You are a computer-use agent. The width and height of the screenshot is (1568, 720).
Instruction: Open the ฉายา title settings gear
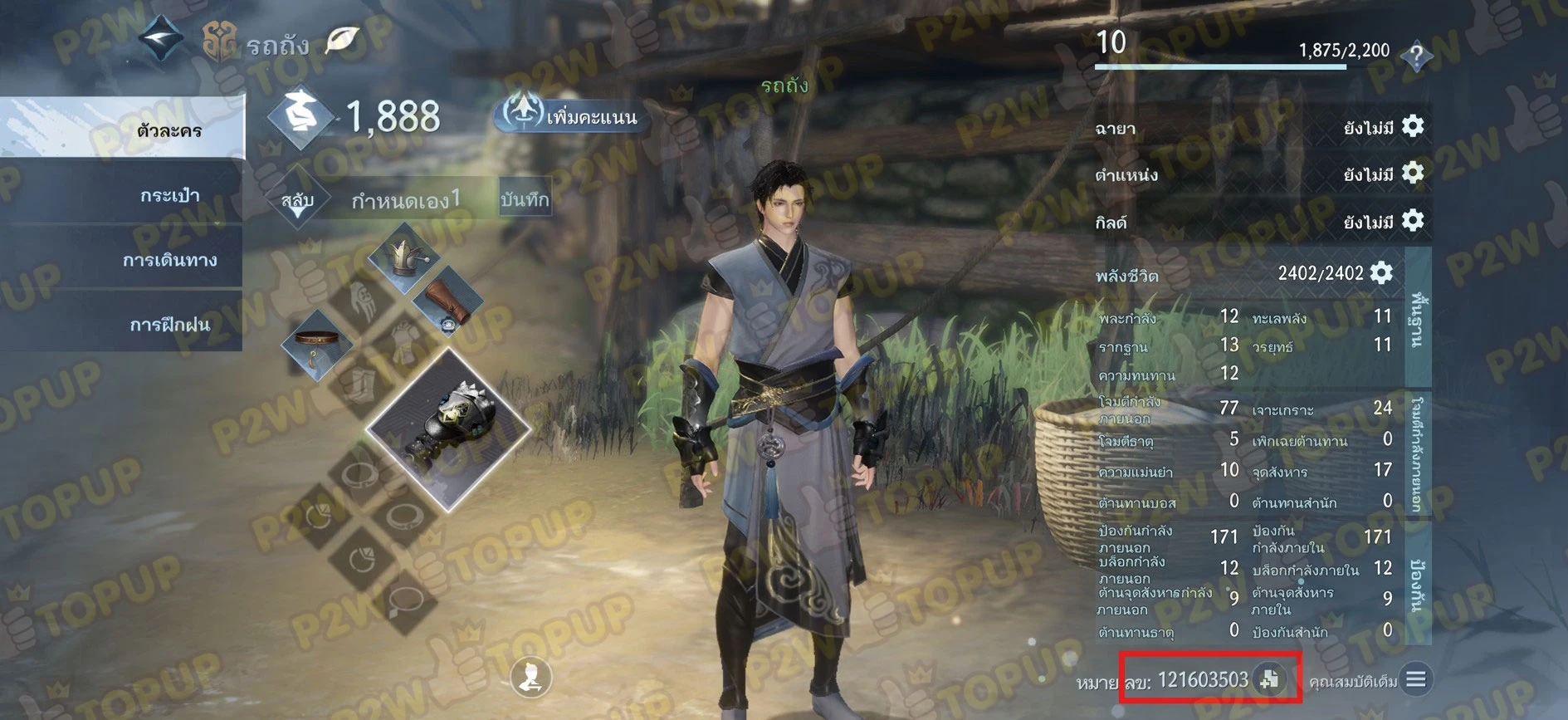(x=1412, y=126)
